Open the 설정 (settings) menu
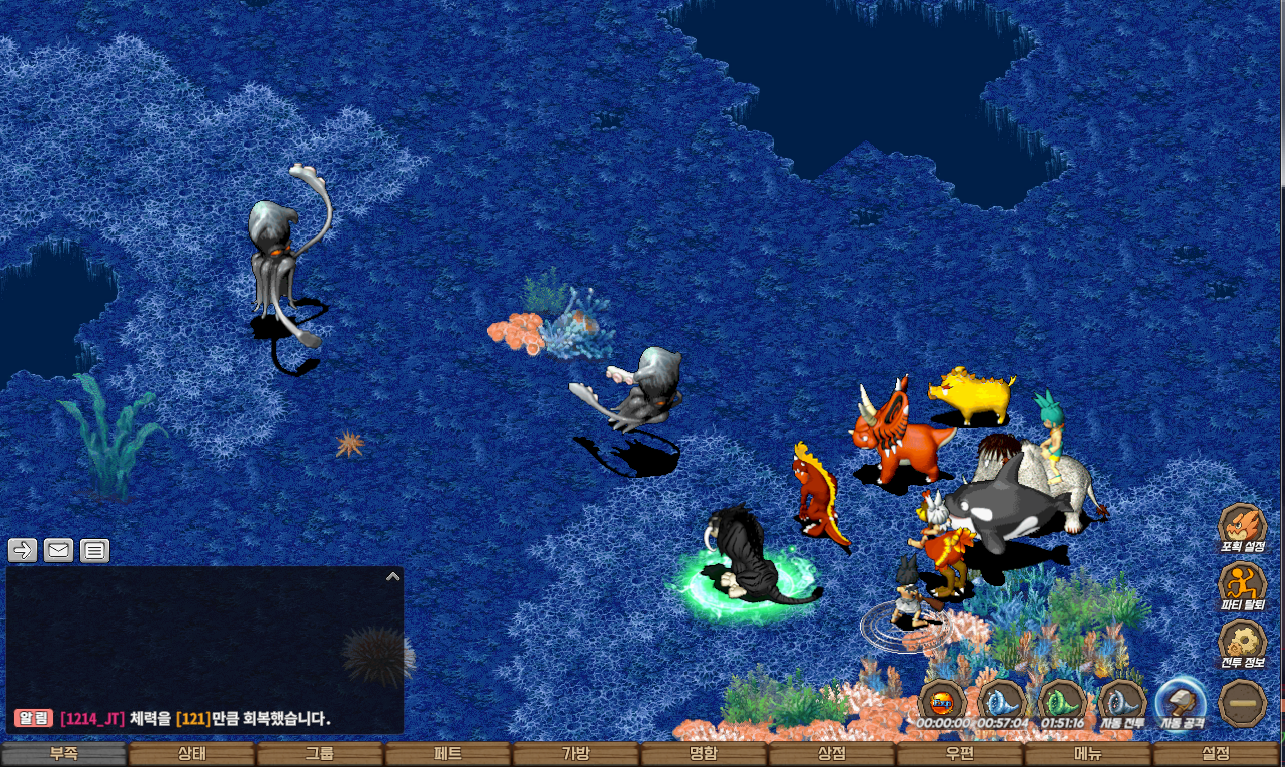 pos(1216,755)
